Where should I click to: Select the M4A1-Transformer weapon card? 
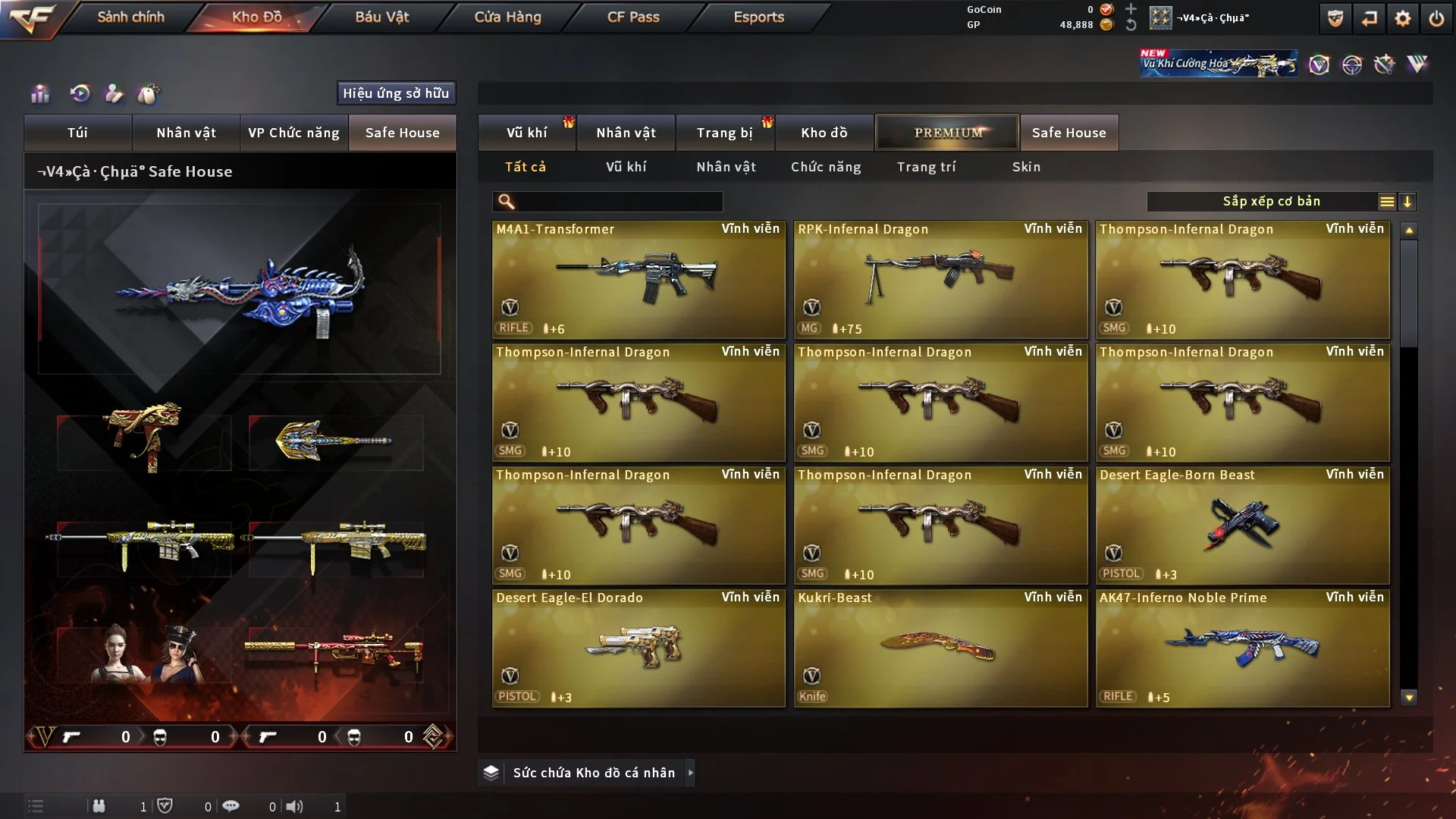point(639,279)
